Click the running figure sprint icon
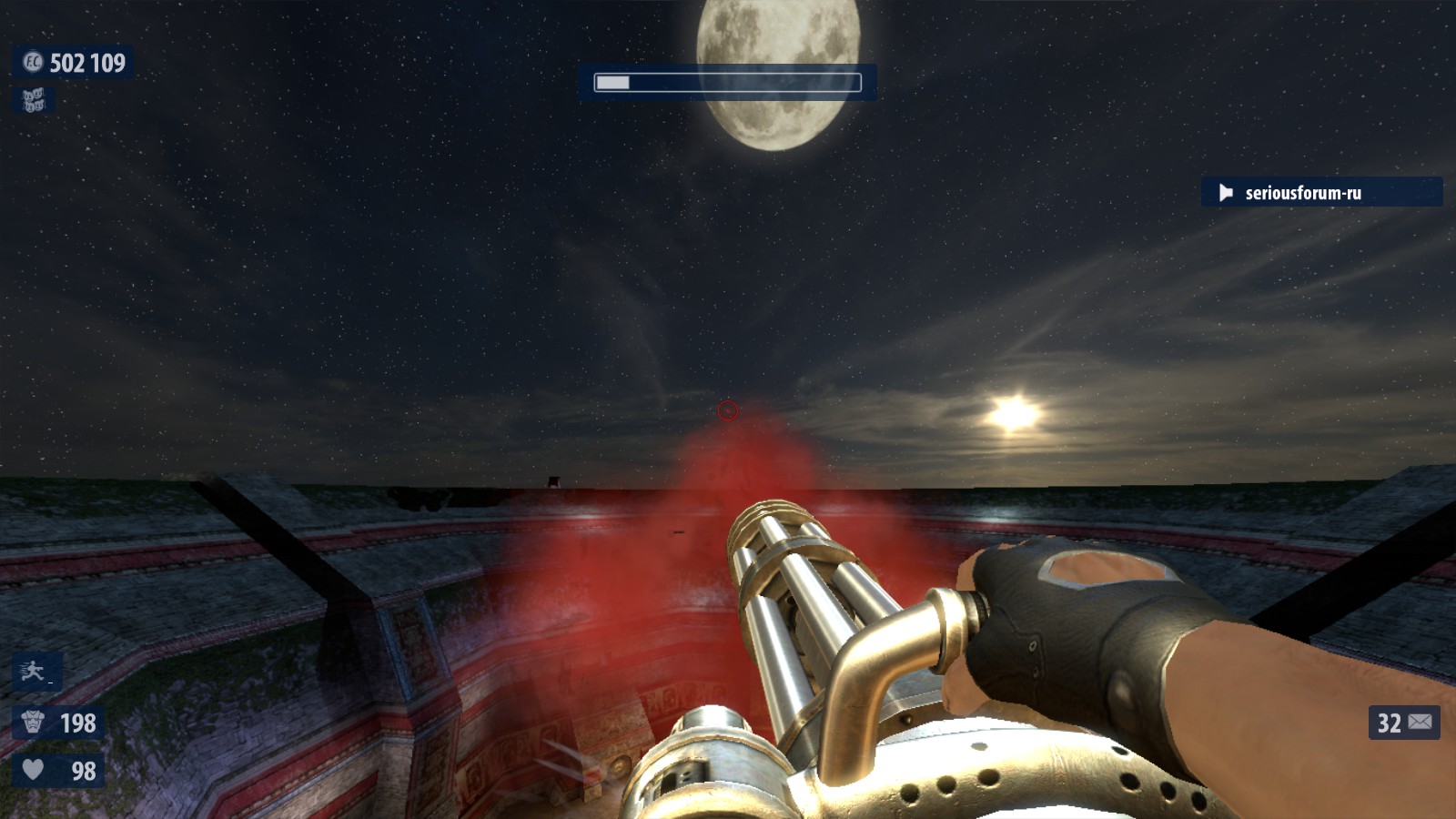Viewport: 1456px width, 819px height. coord(35,672)
